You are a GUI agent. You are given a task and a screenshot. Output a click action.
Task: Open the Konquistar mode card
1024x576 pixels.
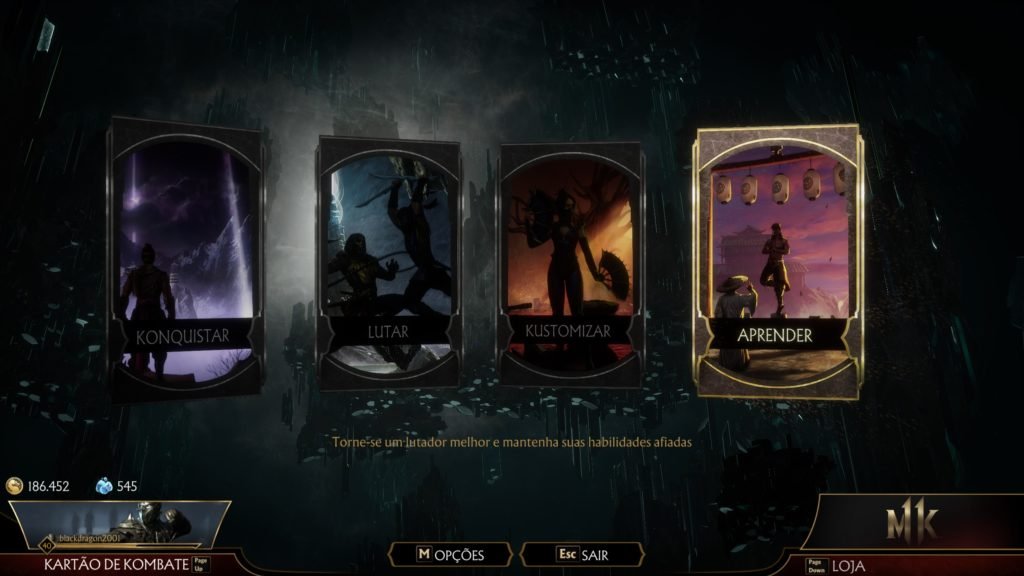186,258
